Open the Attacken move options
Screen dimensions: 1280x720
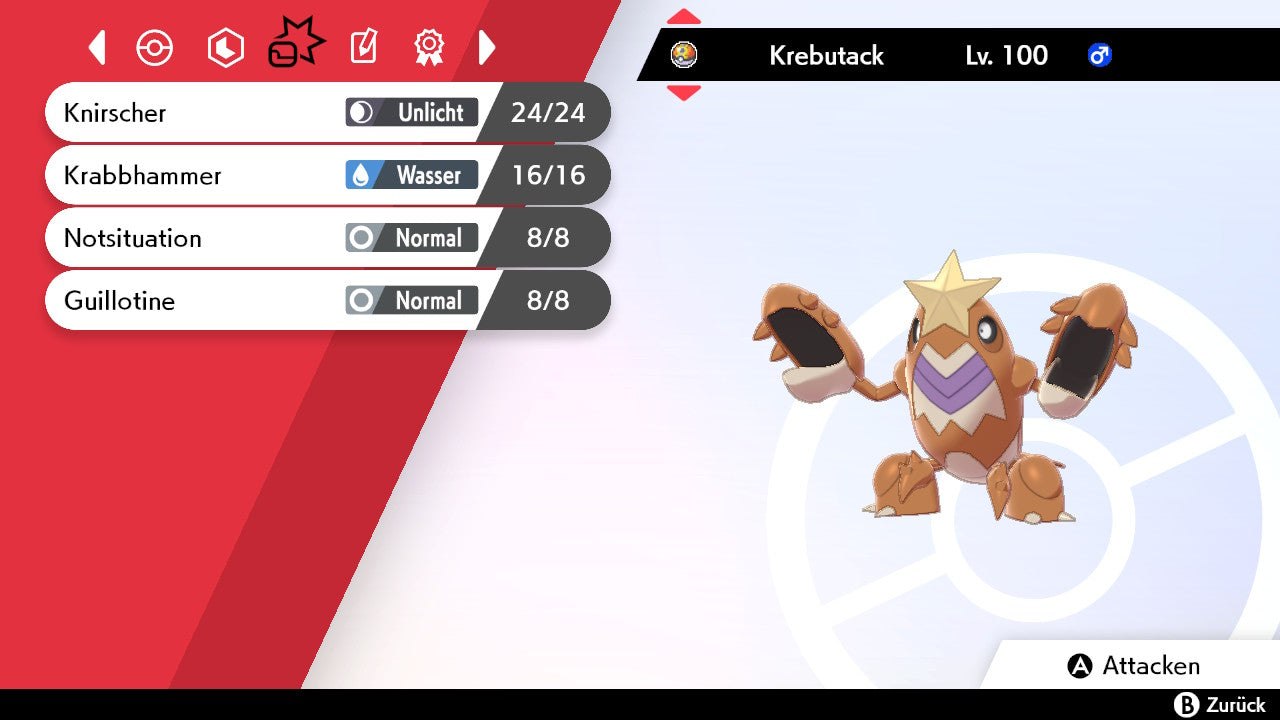[x=1134, y=666]
